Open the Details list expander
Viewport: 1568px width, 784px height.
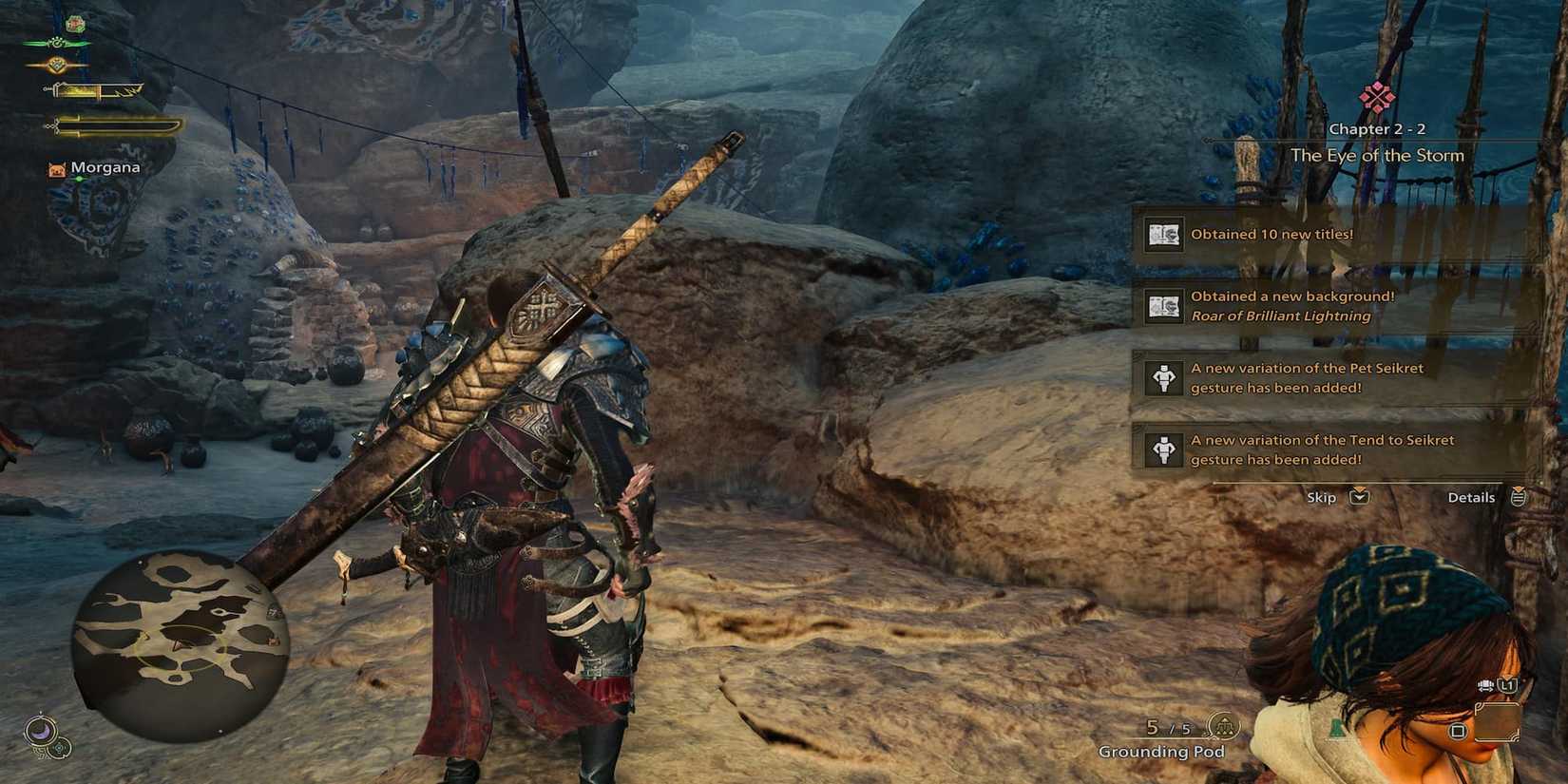point(1519,496)
